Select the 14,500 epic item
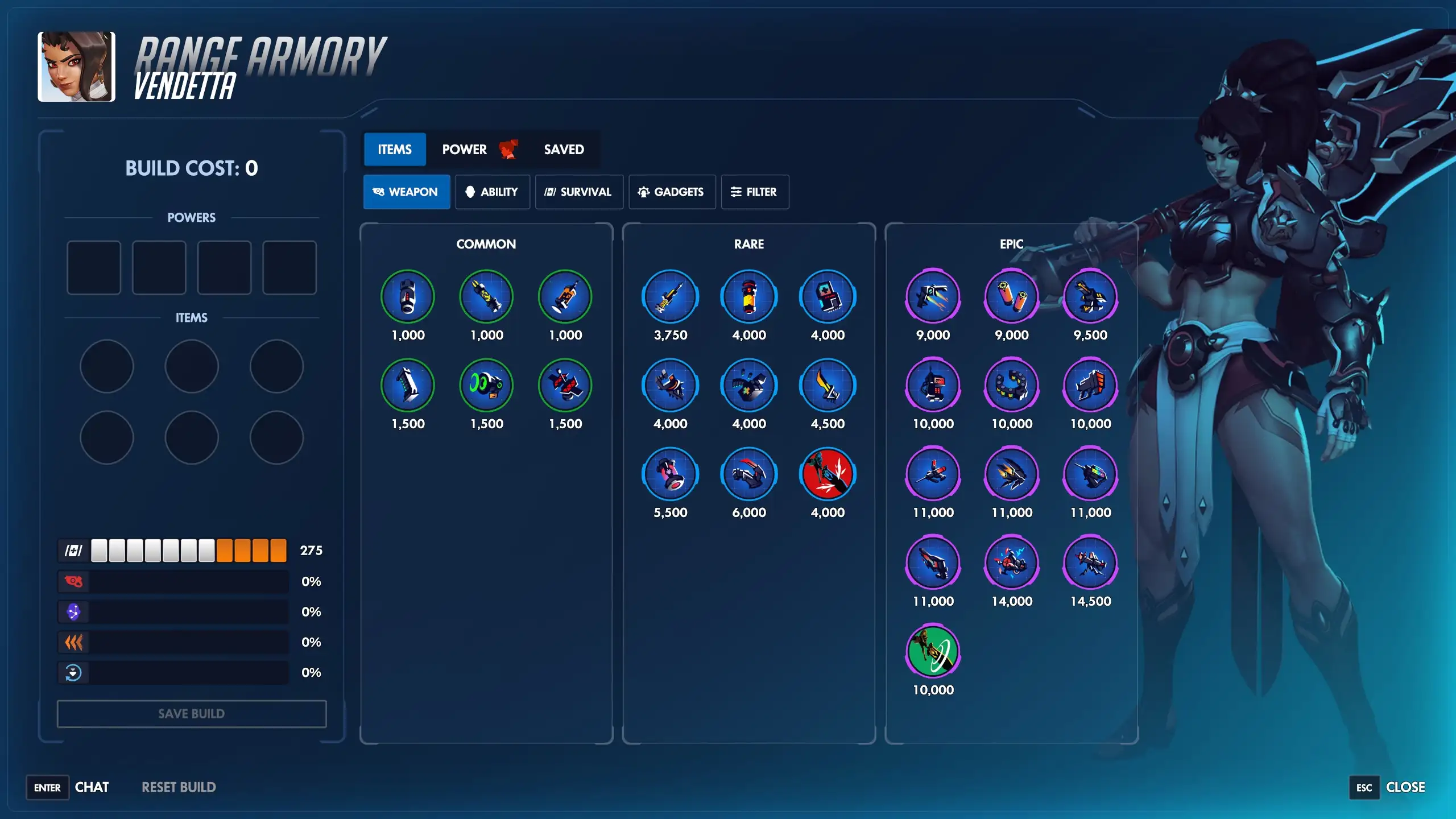Image resolution: width=1456 pixels, height=819 pixels. pos(1089,562)
